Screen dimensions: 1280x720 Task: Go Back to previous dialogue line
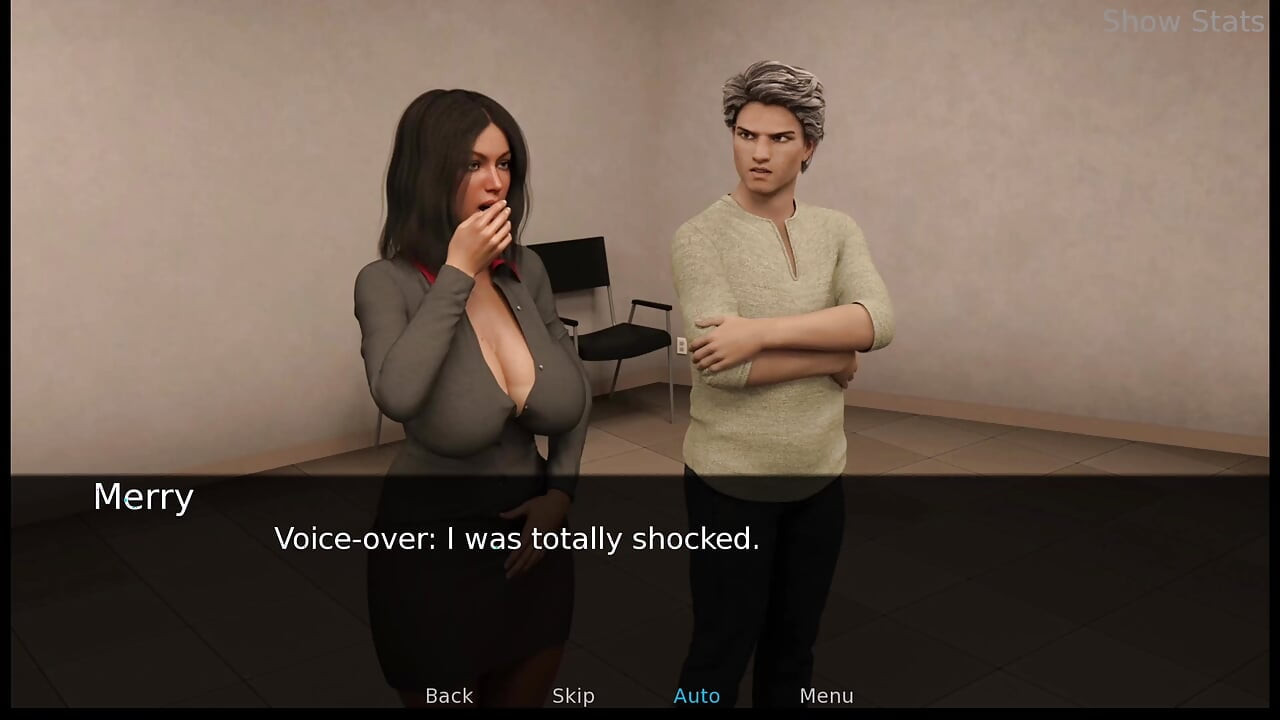pyautogui.click(x=449, y=696)
